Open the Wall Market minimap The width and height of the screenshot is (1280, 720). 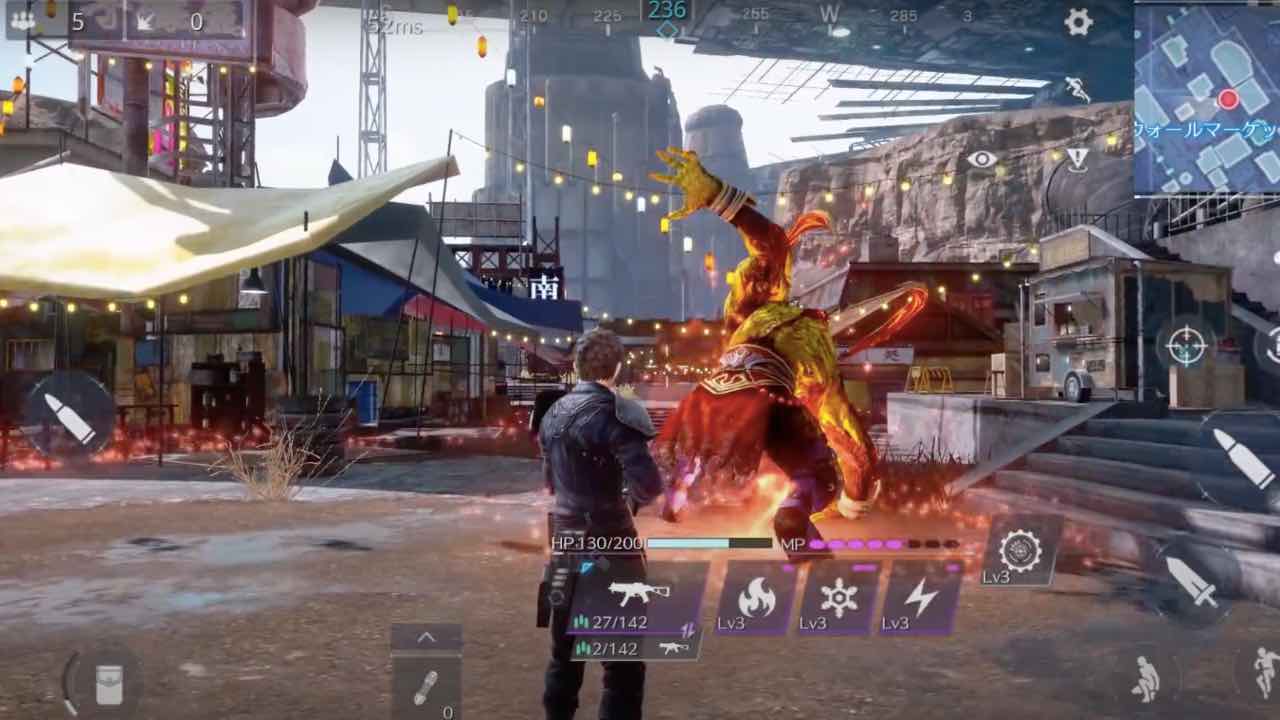click(x=1208, y=96)
